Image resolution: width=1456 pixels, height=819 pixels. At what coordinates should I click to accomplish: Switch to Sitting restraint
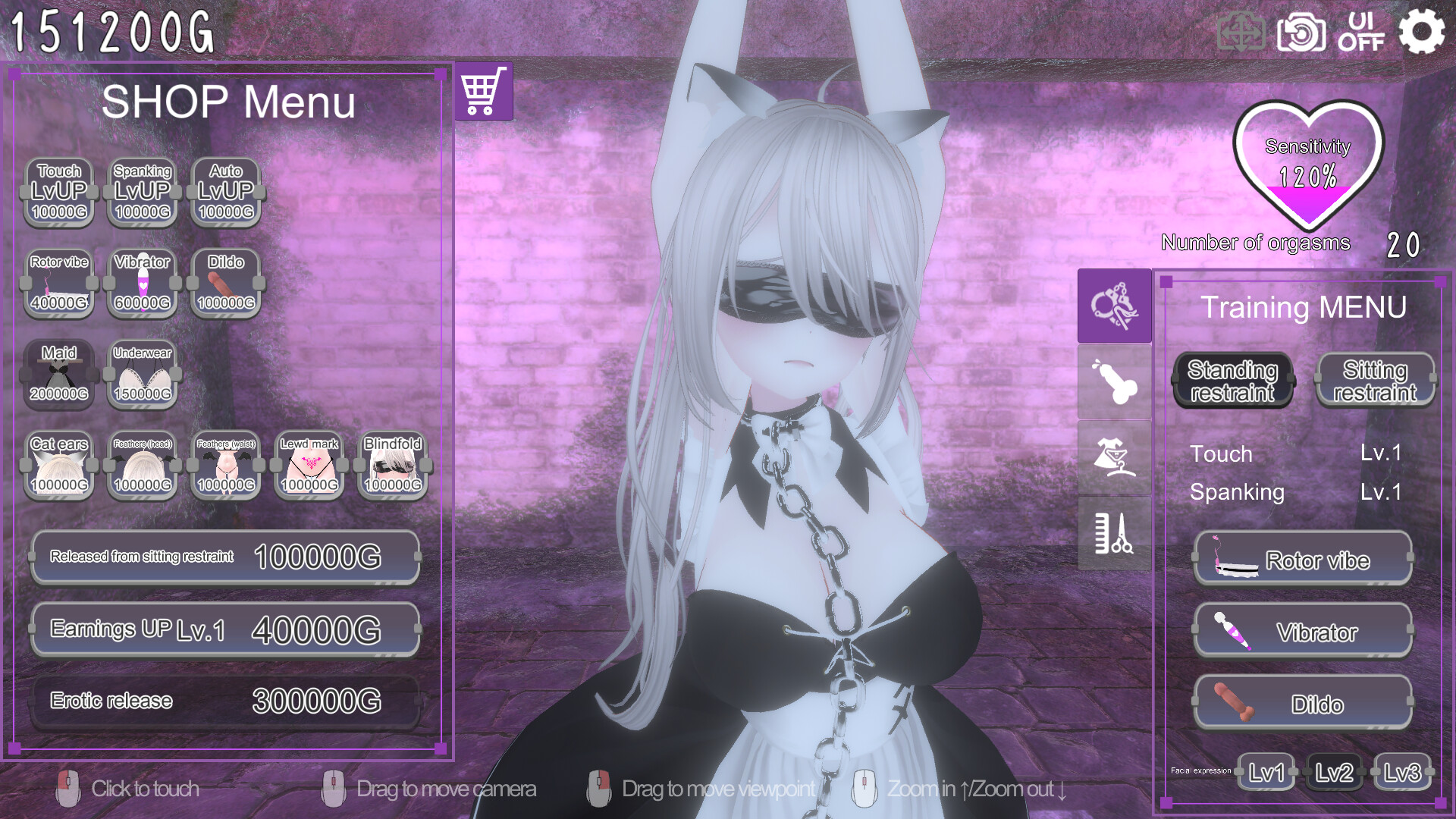1375,381
